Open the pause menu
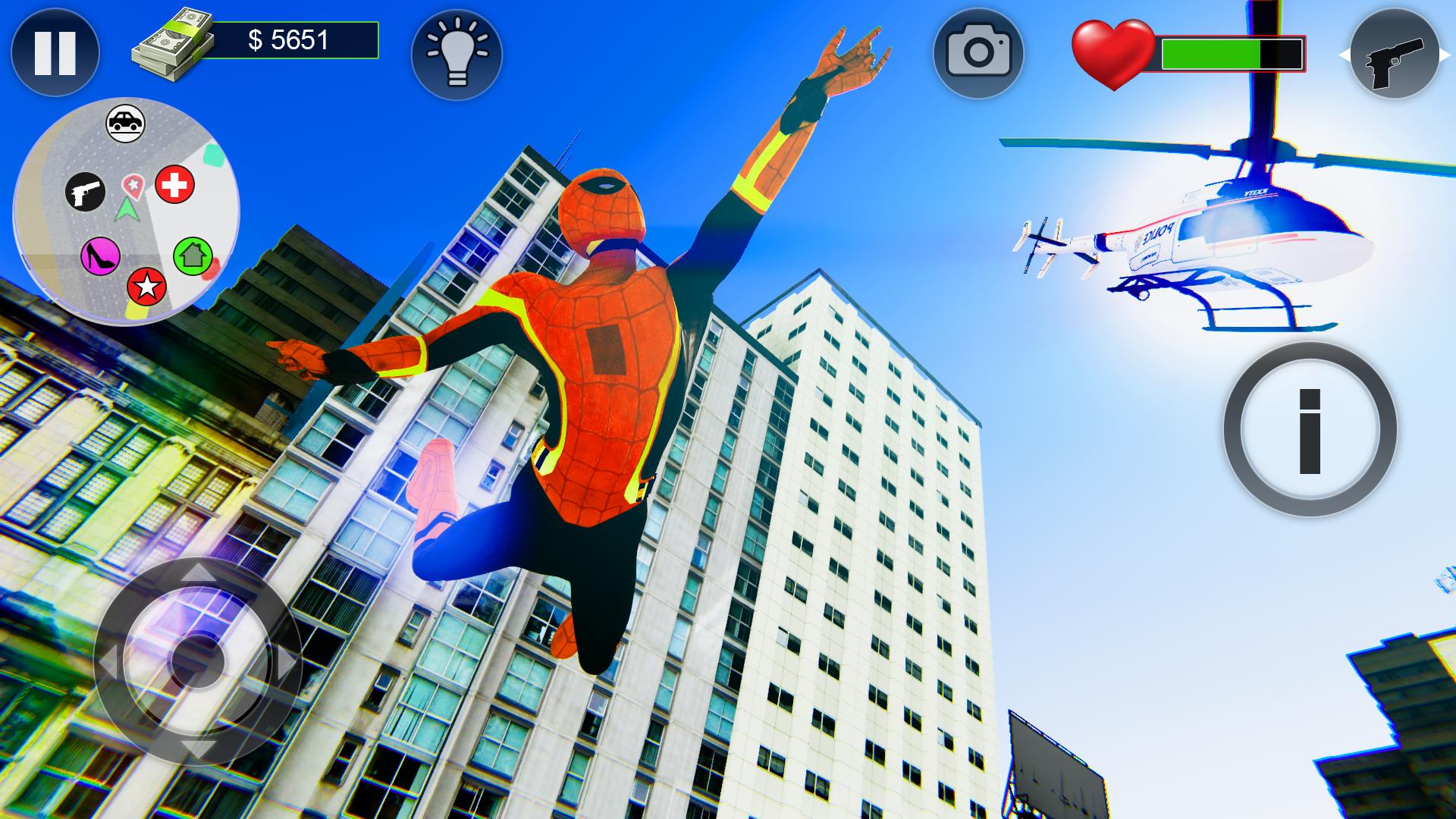The image size is (1456, 819). (x=57, y=52)
